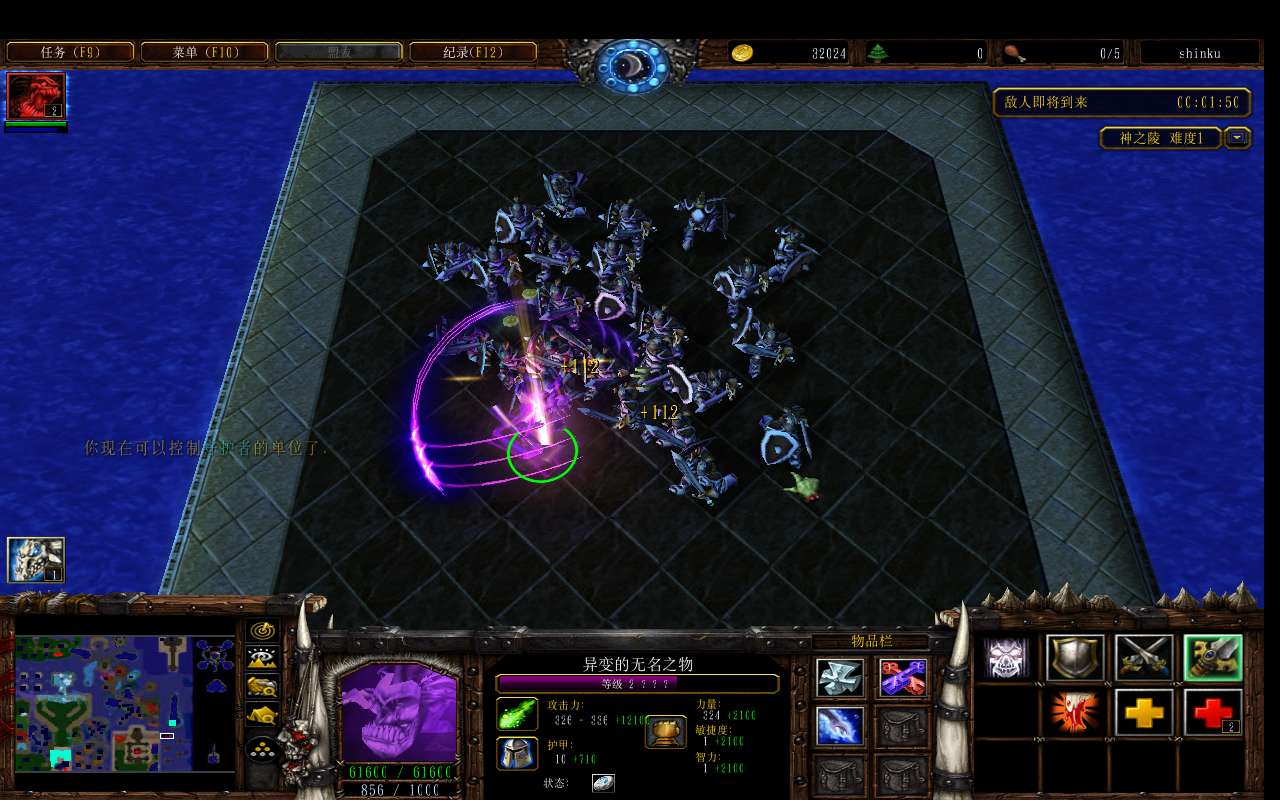Open the 任务 (F9) quest menu

point(70,52)
